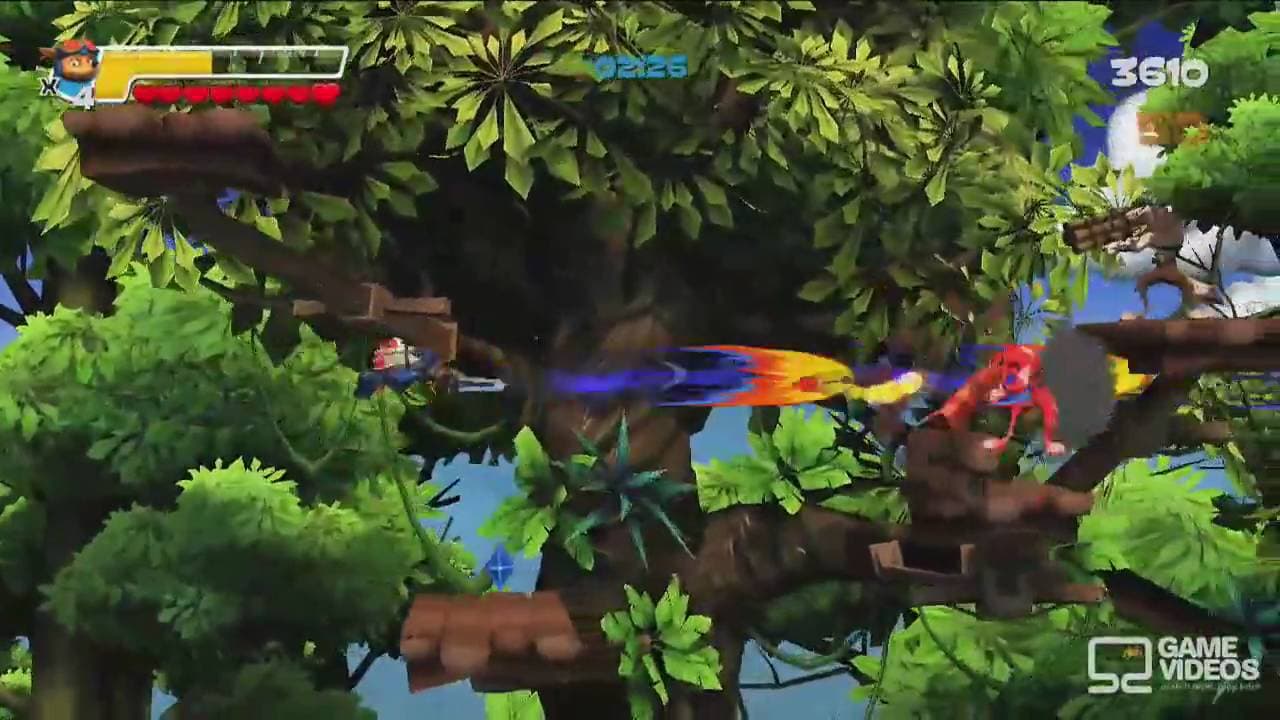Click the yellow energy gauge bar
1280x720 pixels.
tap(220, 68)
